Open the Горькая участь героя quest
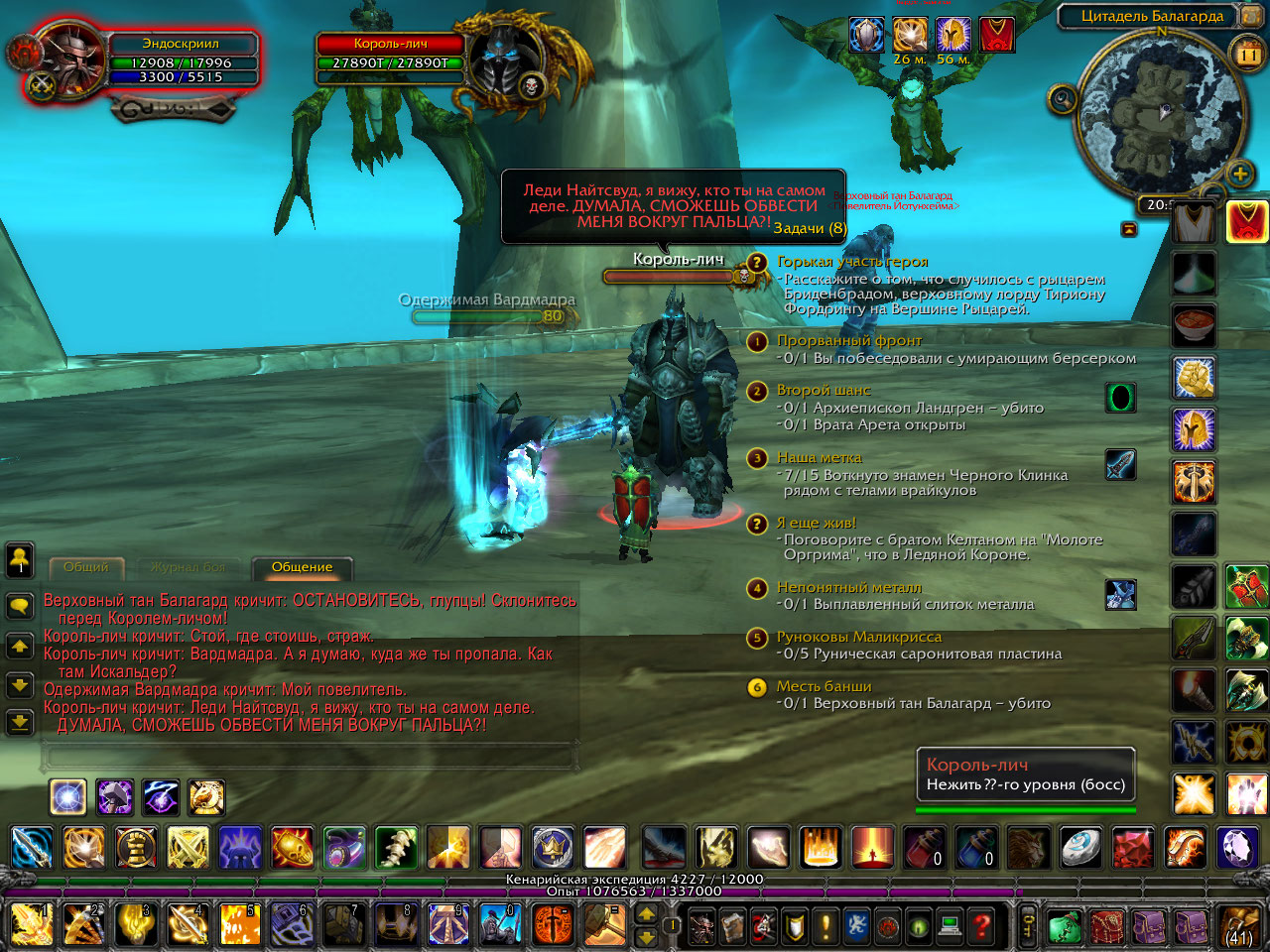 (x=851, y=262)
